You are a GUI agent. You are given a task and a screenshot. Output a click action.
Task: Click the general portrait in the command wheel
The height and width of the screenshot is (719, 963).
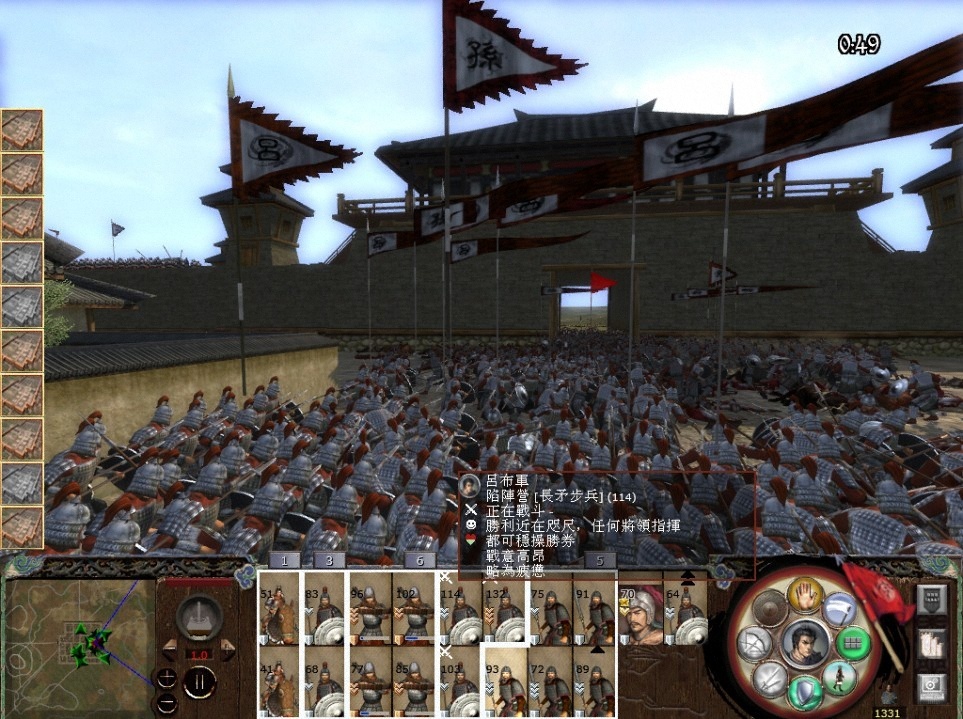[x=806, y=643]
